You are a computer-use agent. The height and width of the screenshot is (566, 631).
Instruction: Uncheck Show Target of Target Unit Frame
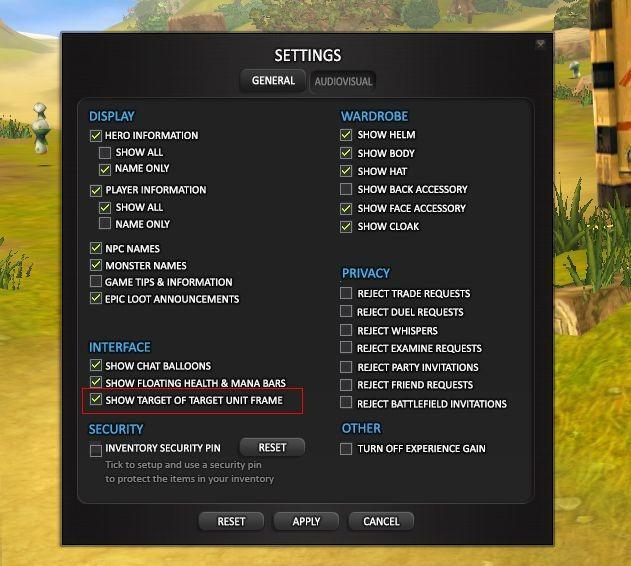pyautogui.click(x=96, y=400)
